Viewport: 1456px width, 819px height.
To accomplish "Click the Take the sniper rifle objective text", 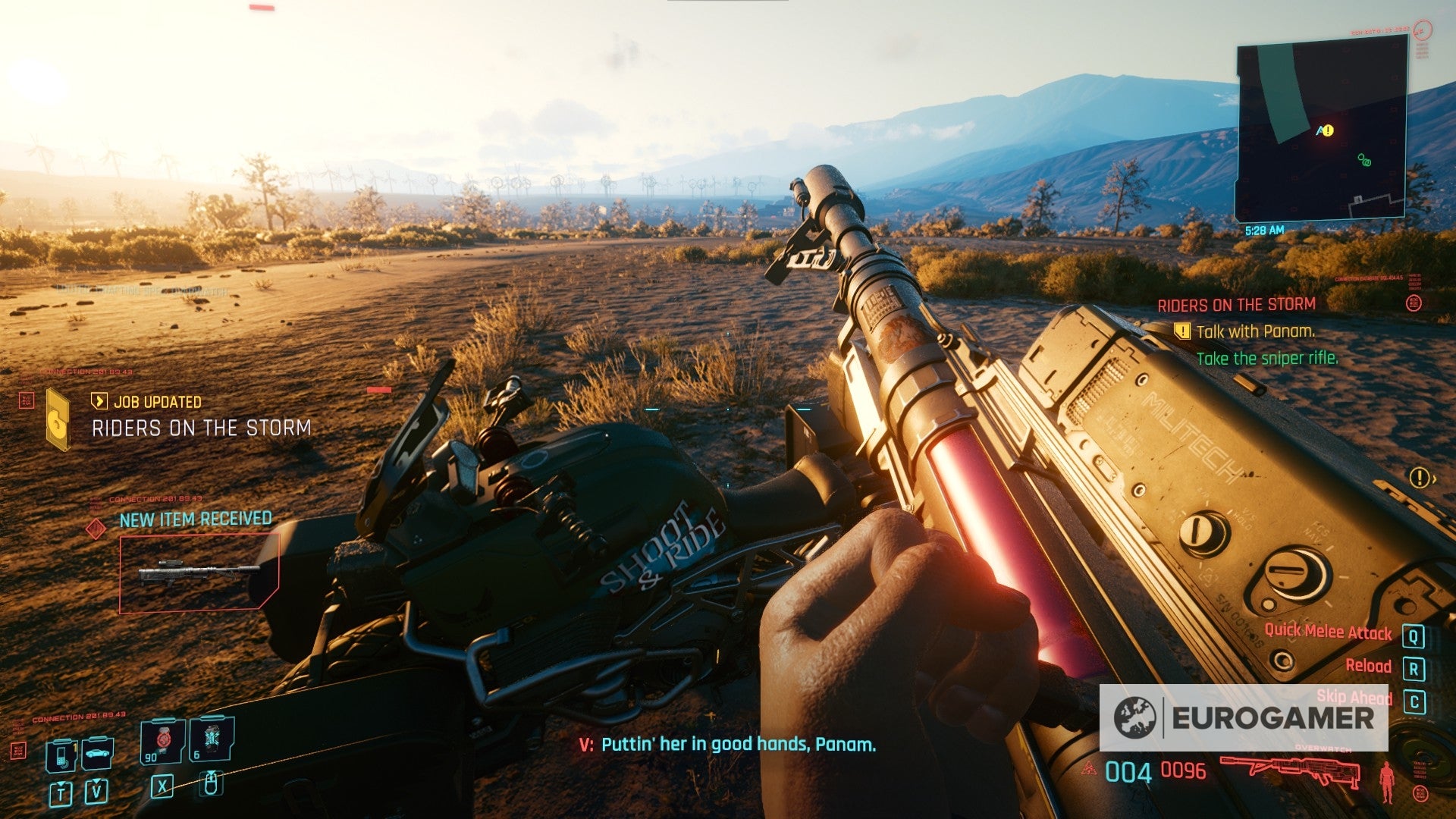I will (1266, 359).
